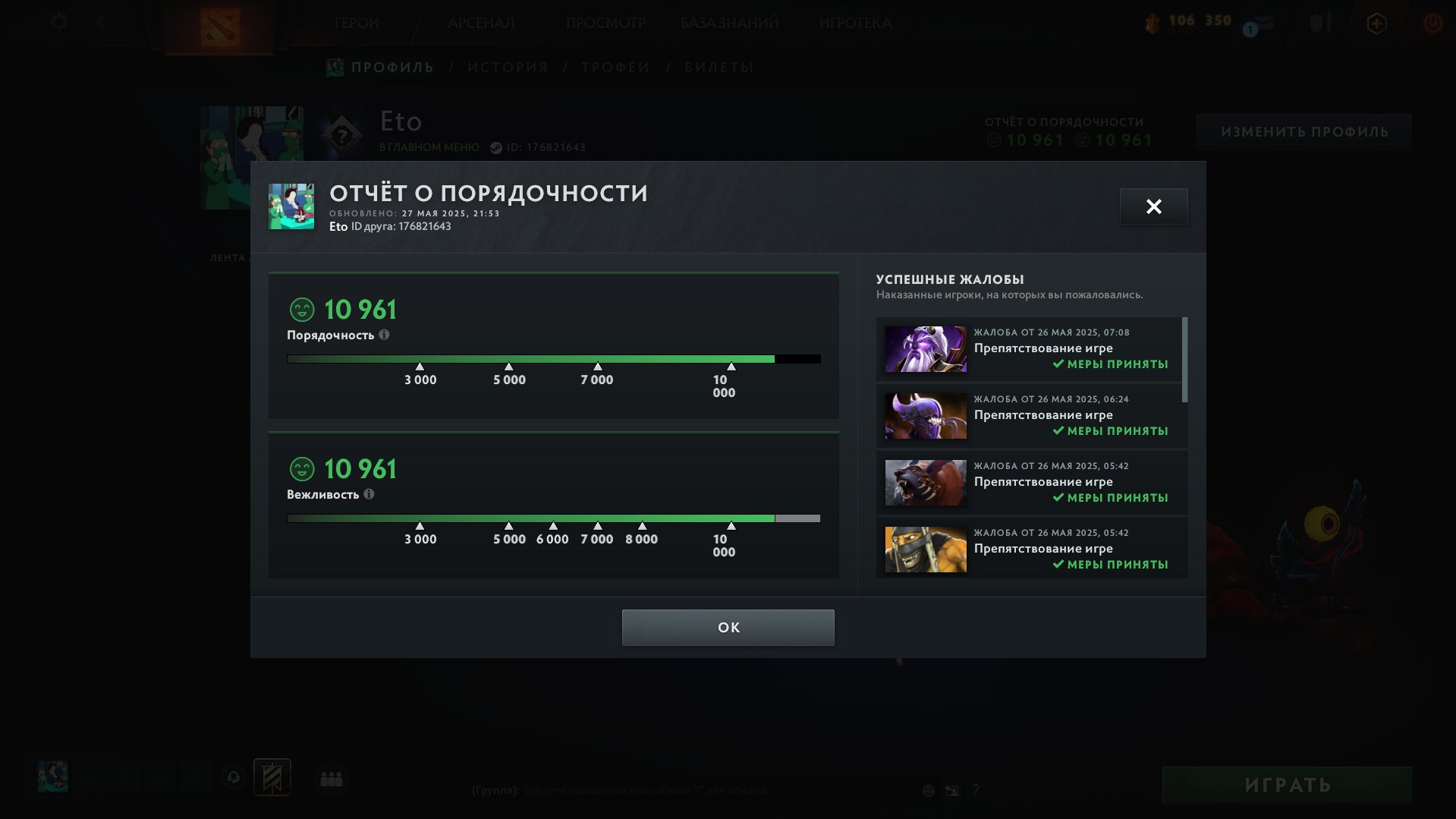This screenshot has width=1456, height=819.
Task: Switch to the ТРОФЕИ tab
Action: [x=615, y=67]
